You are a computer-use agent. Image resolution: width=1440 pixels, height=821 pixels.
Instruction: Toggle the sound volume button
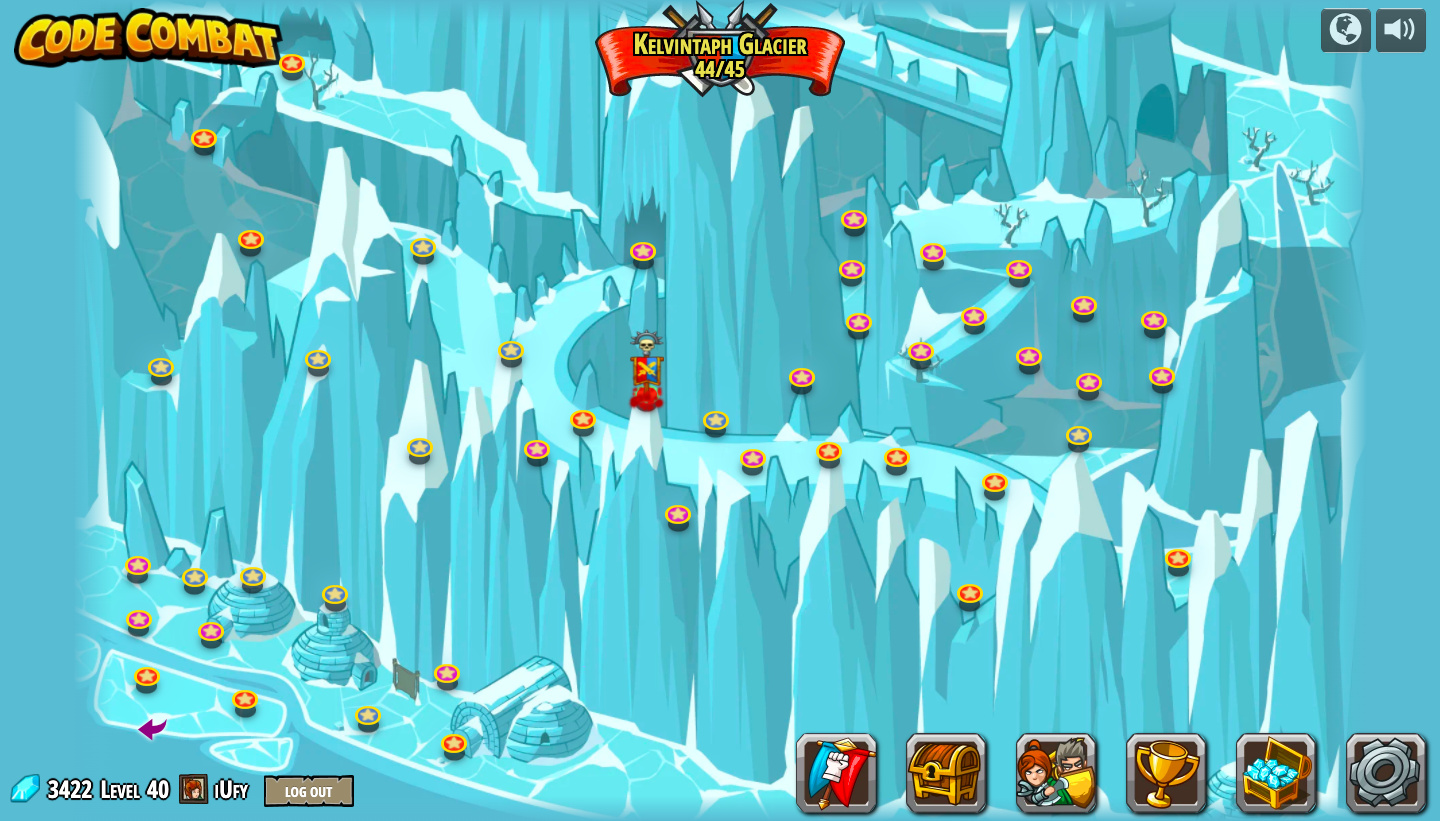click(x=1400, y=30)
